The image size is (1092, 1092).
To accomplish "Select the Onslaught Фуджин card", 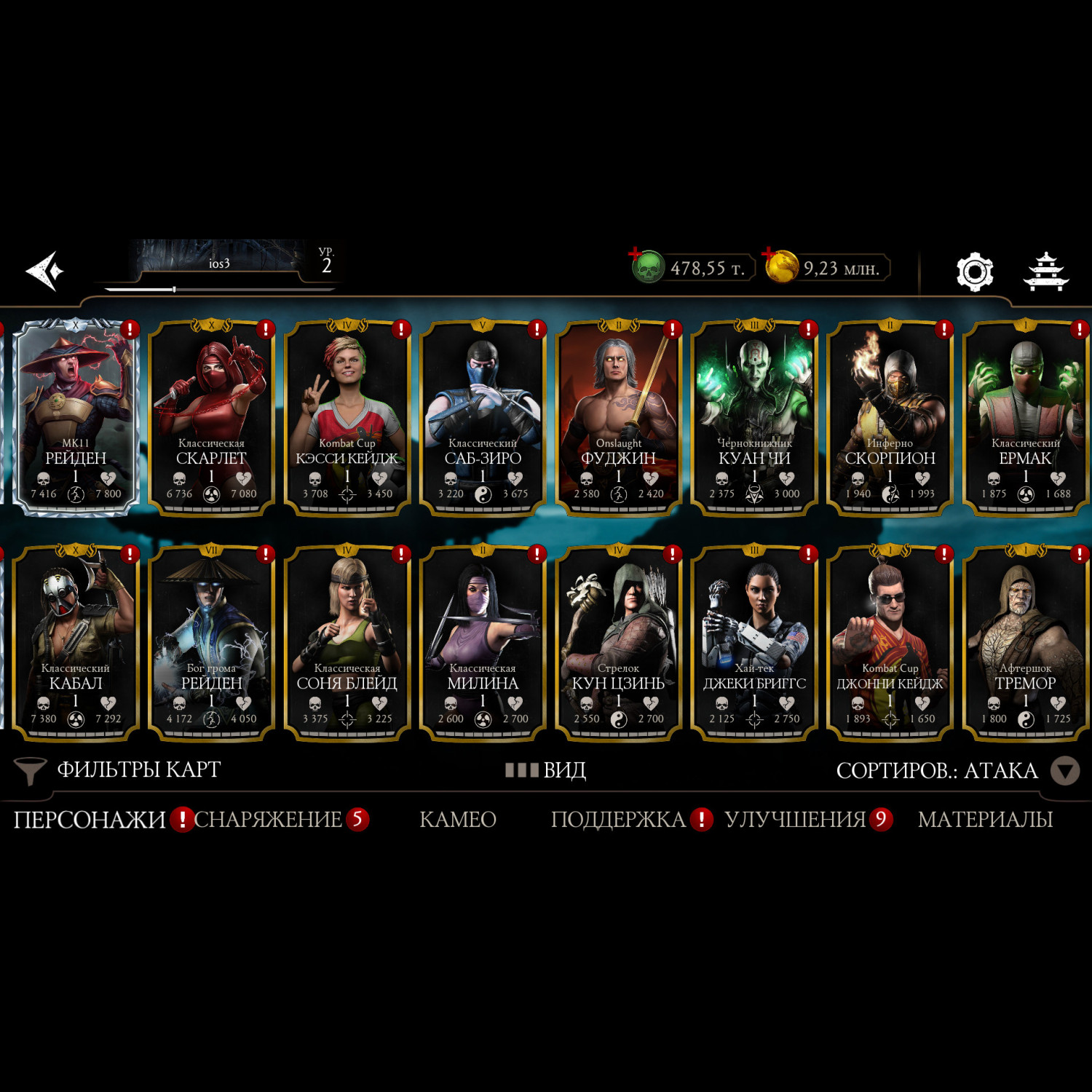I will [619, 417].
